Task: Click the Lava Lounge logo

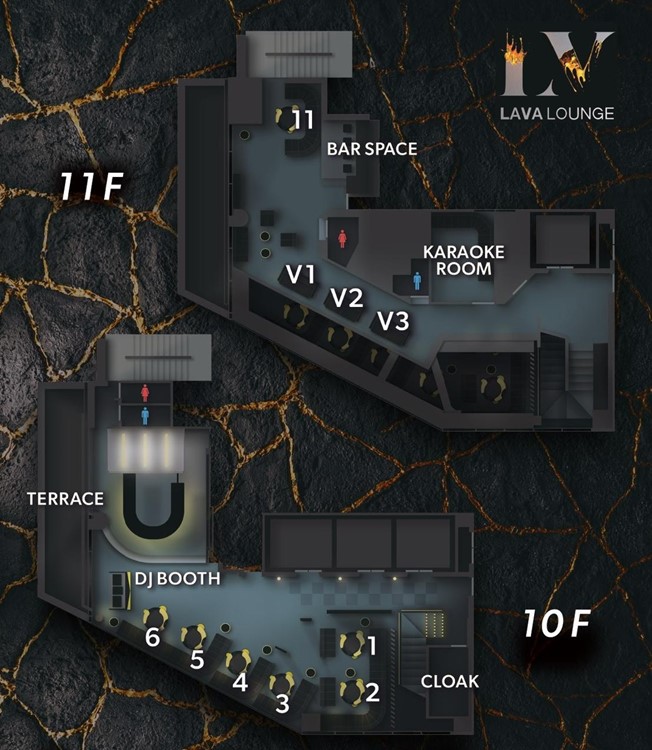Action: [x=557, y=76]
